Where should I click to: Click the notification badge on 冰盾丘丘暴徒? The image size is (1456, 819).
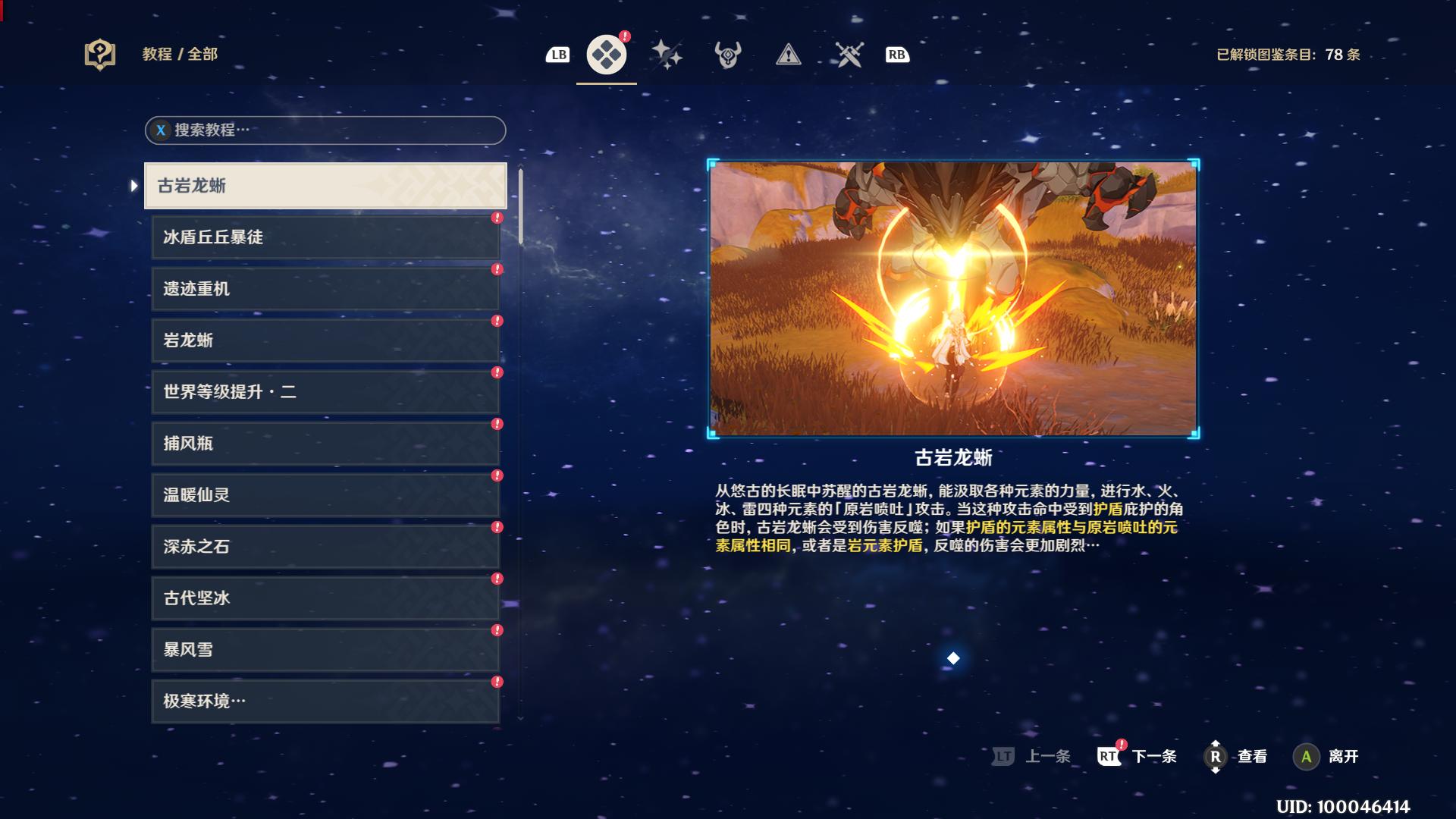(x=497, y=217)
